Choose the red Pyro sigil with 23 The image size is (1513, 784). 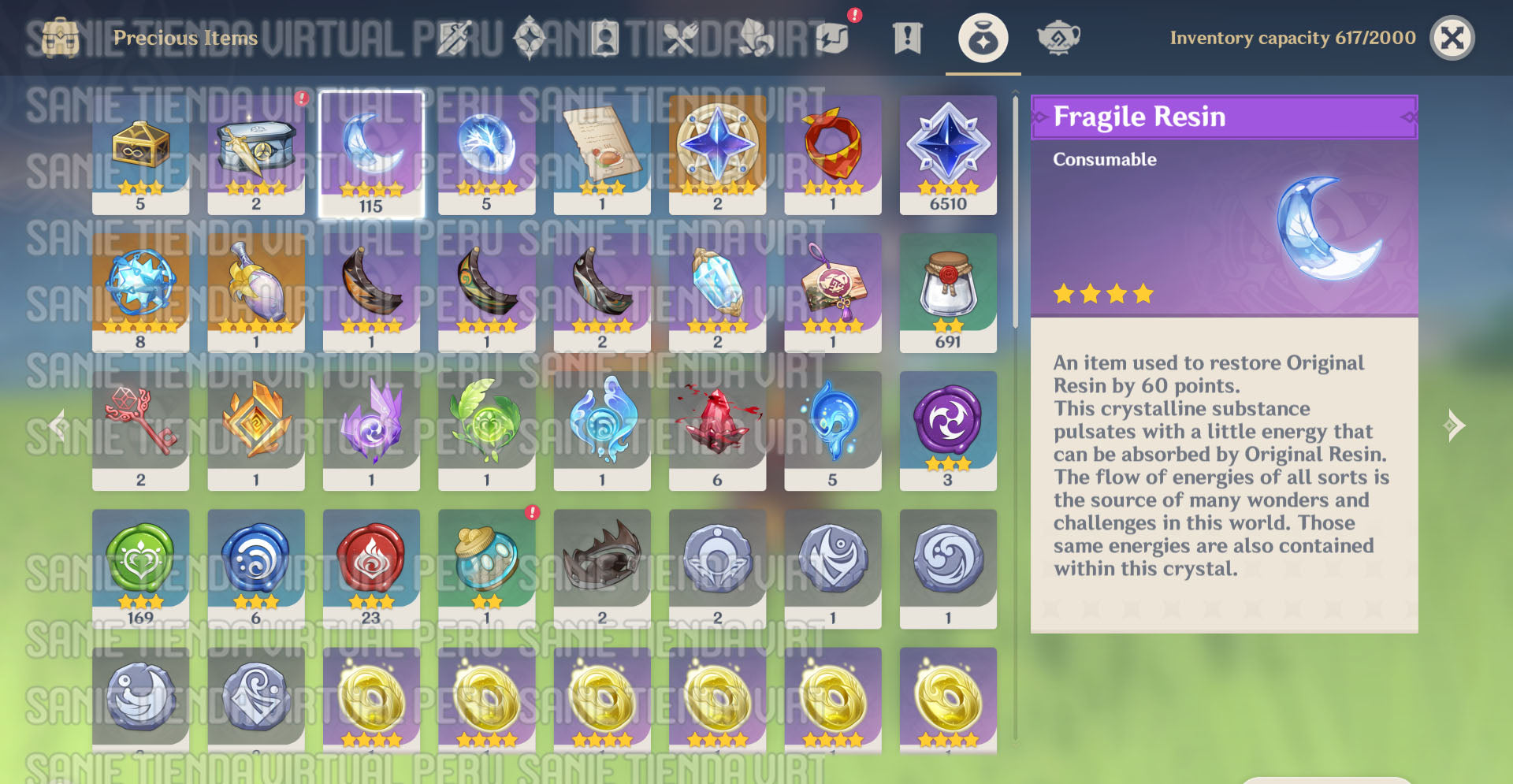click(371, 568)
